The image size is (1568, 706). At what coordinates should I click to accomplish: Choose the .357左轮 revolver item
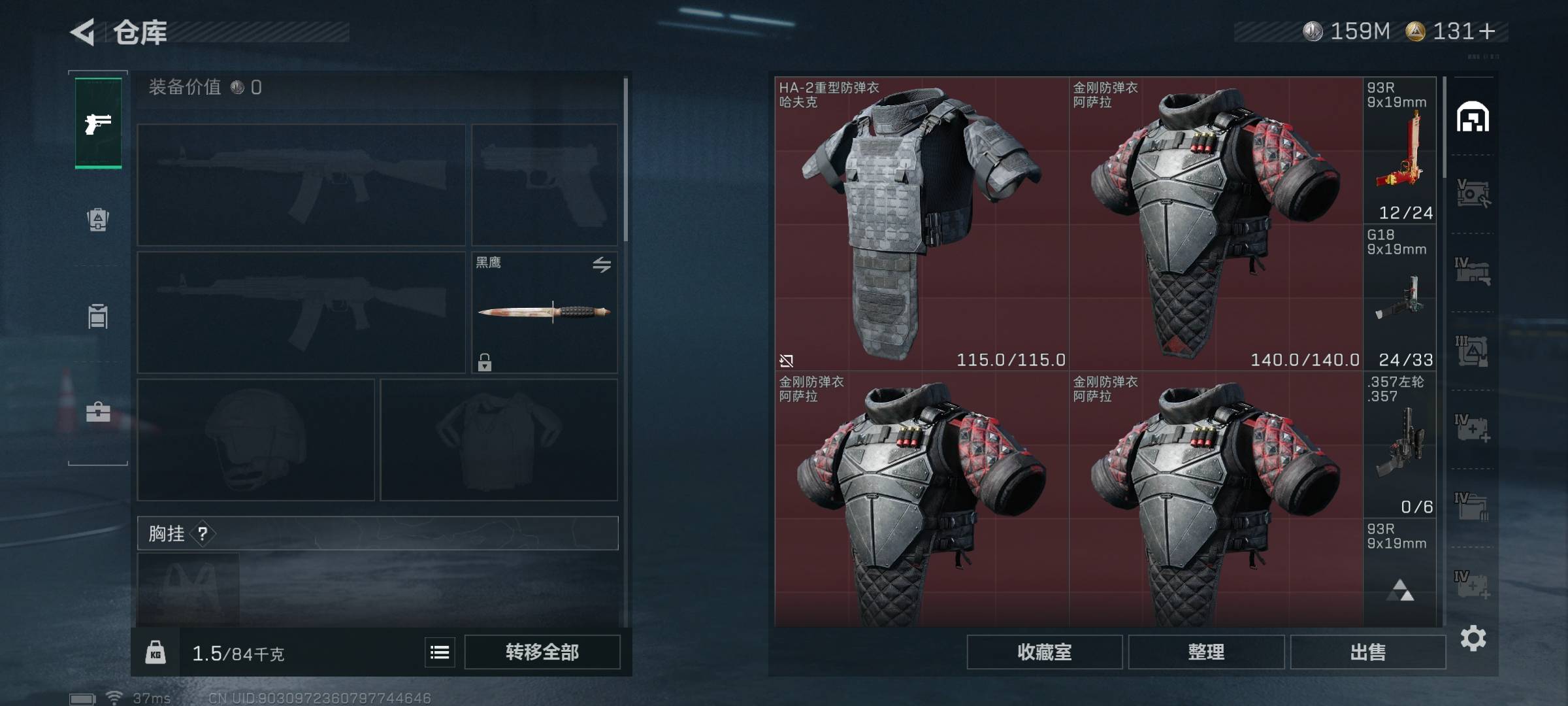click(1399, 445)
